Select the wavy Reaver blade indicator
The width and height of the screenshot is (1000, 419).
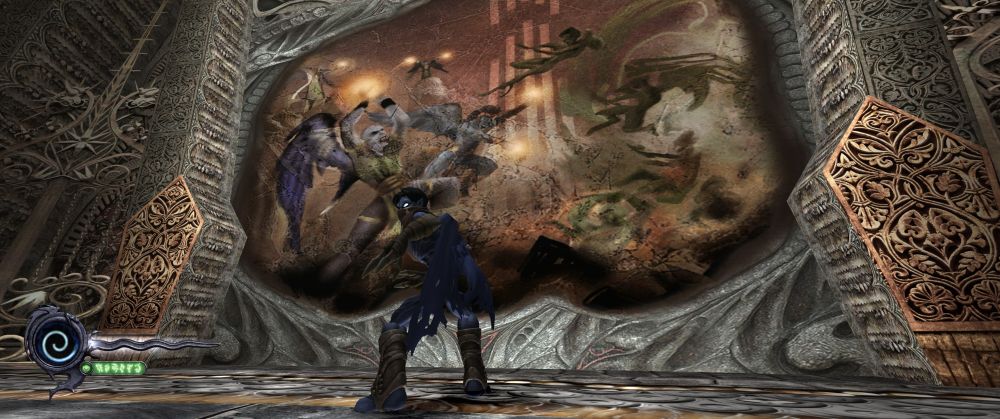[150, 346]
